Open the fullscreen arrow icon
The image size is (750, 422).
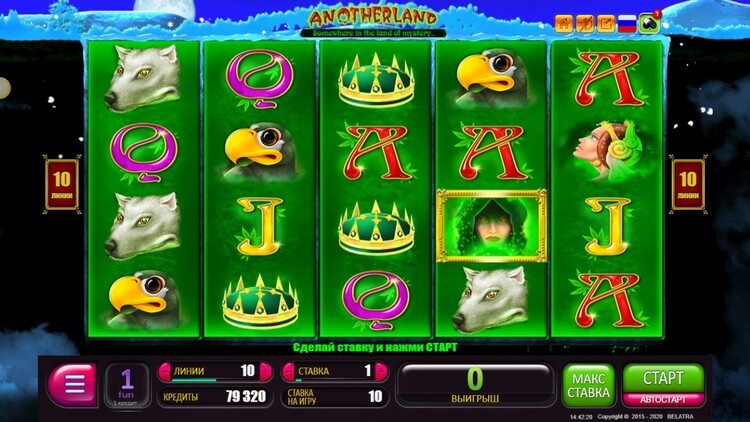pos(606,23)
